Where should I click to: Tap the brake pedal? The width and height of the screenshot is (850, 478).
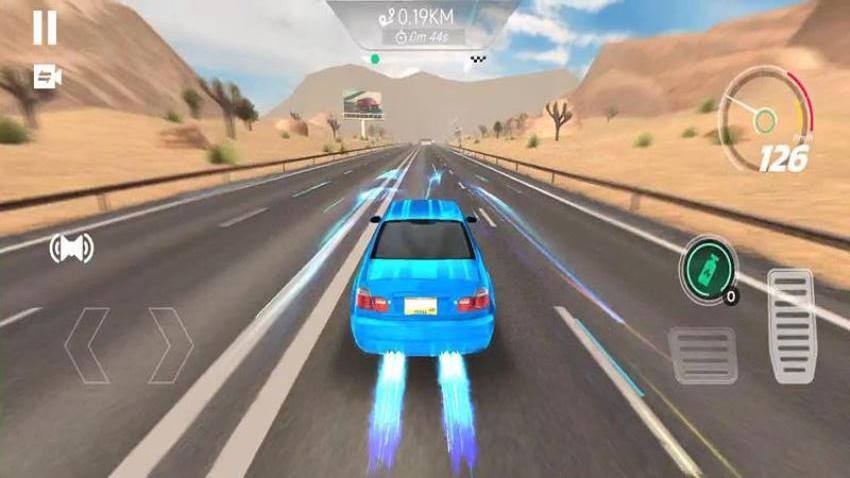(703, 355)
